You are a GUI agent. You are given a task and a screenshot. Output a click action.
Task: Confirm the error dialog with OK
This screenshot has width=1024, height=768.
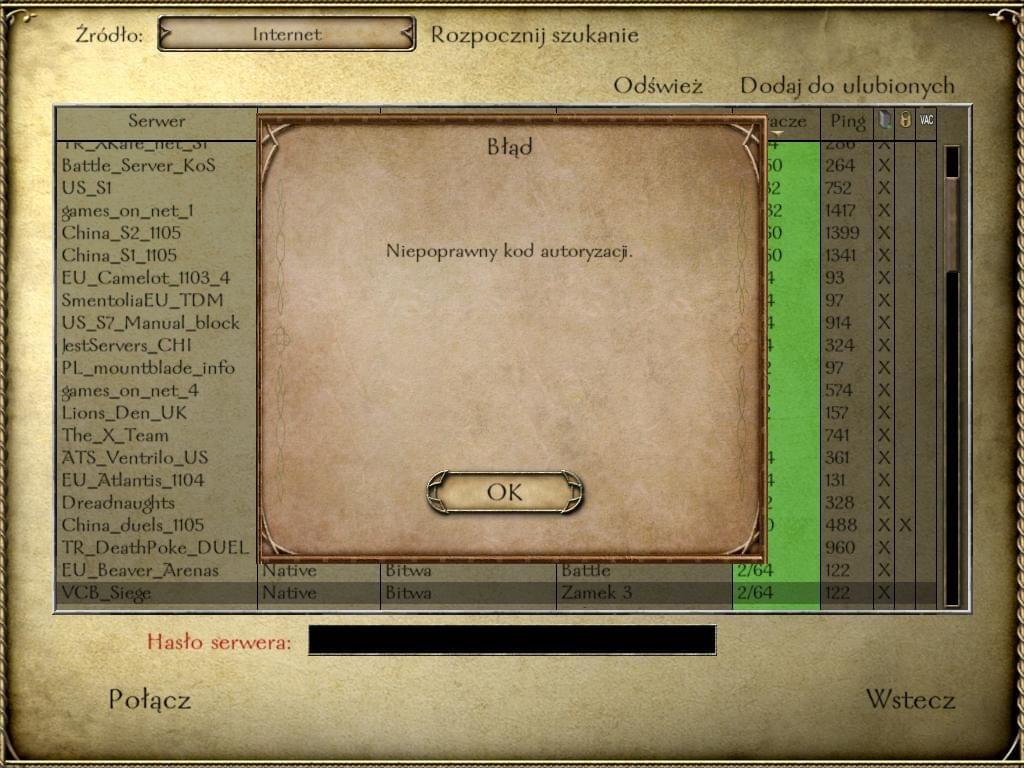[x=505, y=492]
